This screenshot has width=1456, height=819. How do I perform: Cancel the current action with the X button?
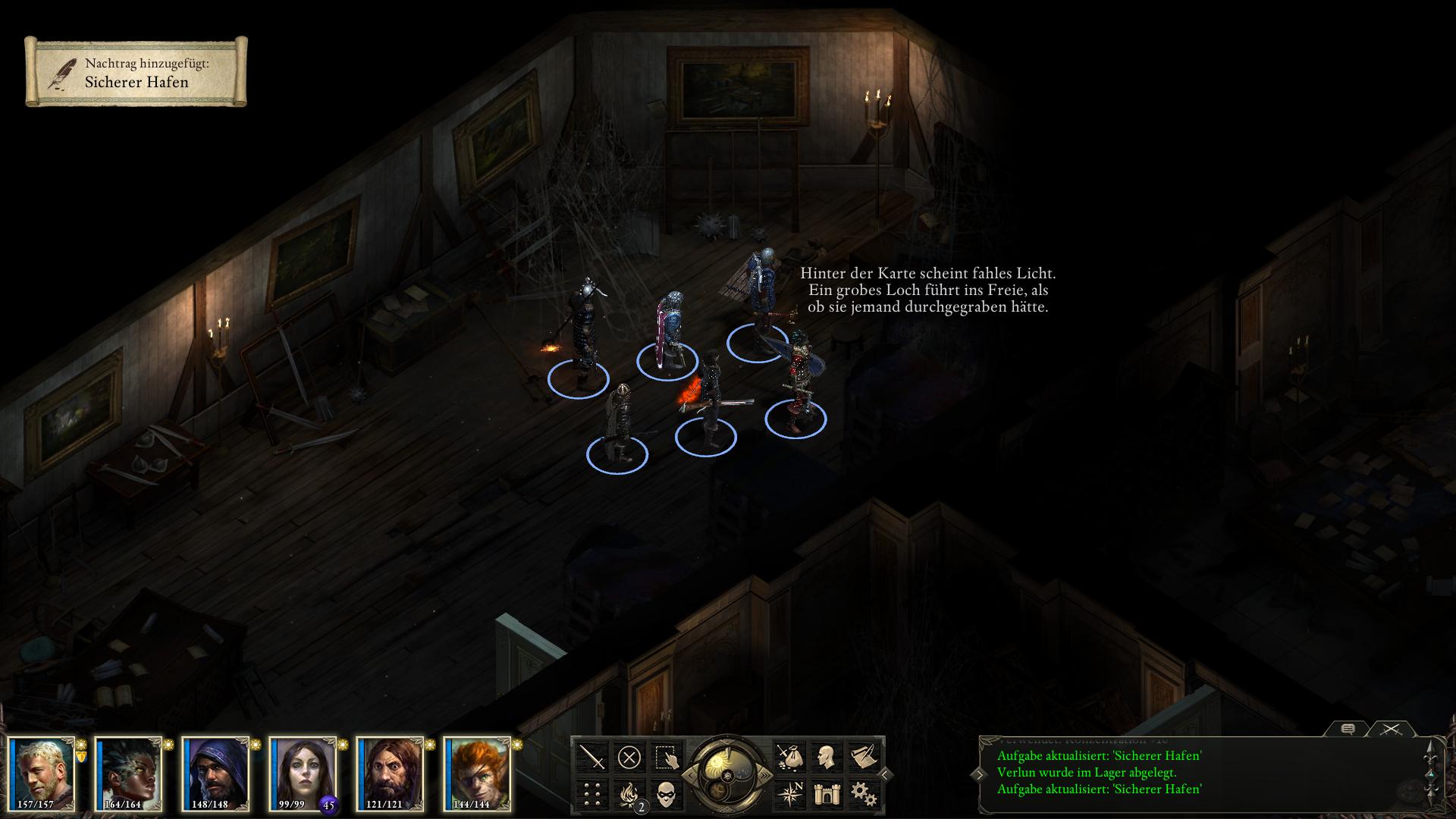pyautogui.click(x=629, y=757)
